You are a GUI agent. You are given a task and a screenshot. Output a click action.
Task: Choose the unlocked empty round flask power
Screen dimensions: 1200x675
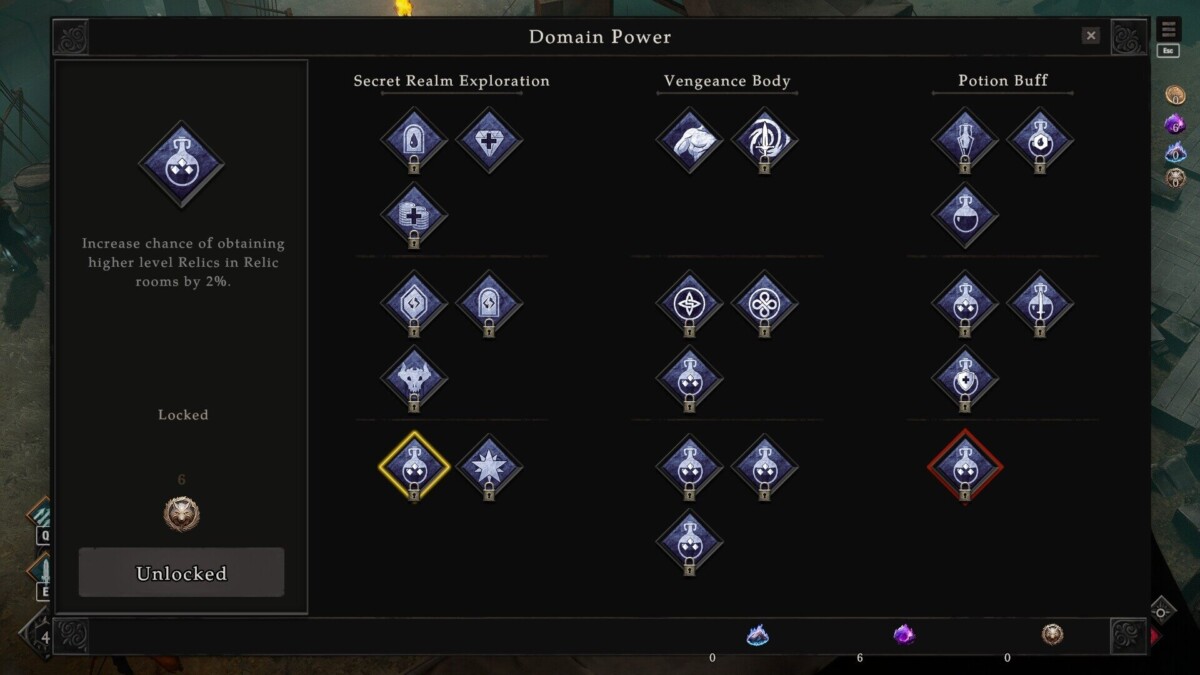tap(965, 215)
